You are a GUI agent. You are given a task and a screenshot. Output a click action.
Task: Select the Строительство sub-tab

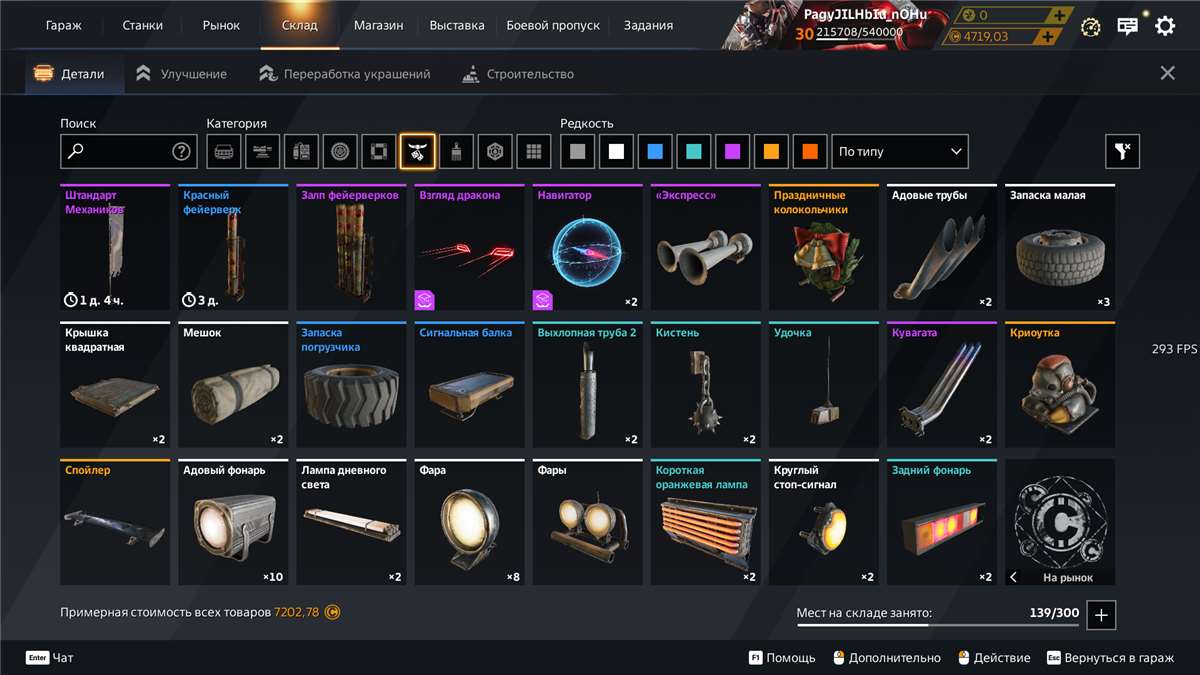coord(518,74)
